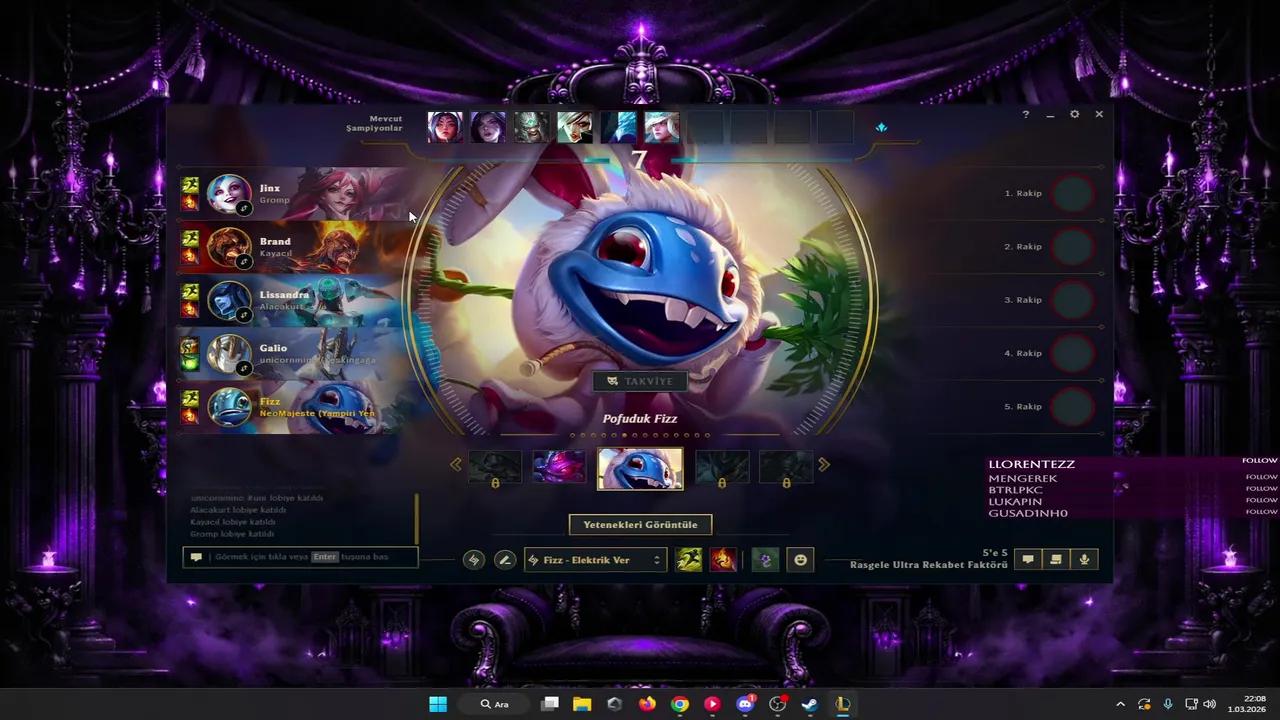
Task: Toggle the party chat bubble icon
Action: coord(1027,559)
